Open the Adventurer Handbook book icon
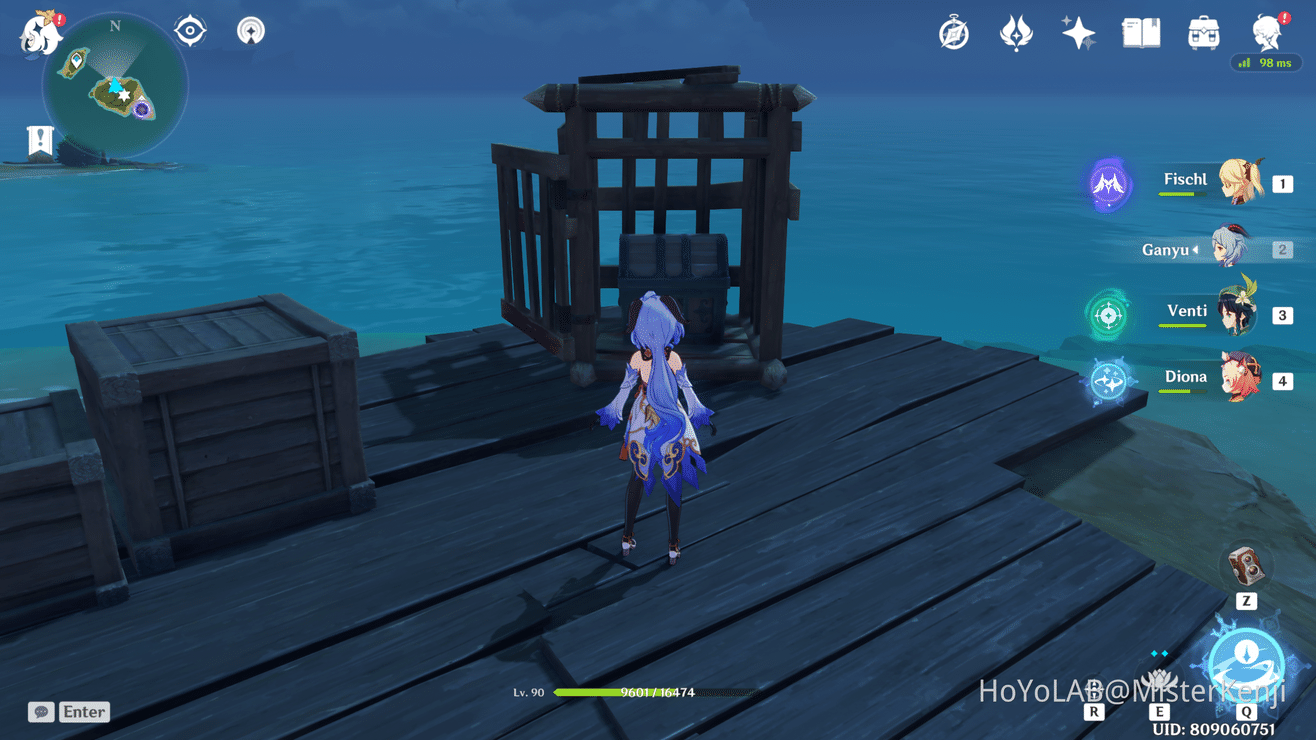This screenshot has width=1316, height=740. coord(1140,31)
